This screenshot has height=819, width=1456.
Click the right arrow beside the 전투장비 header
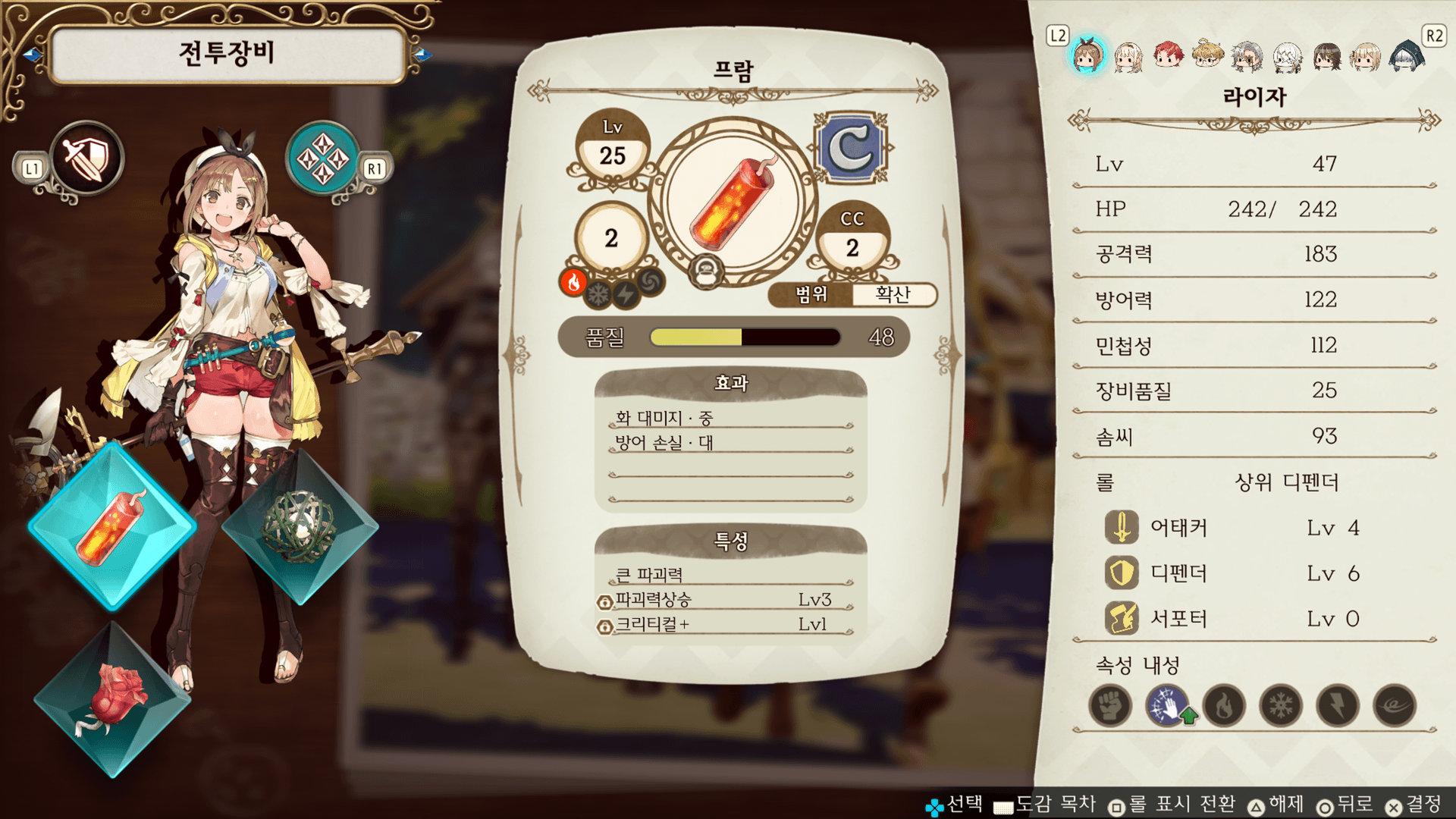[422, 55]
